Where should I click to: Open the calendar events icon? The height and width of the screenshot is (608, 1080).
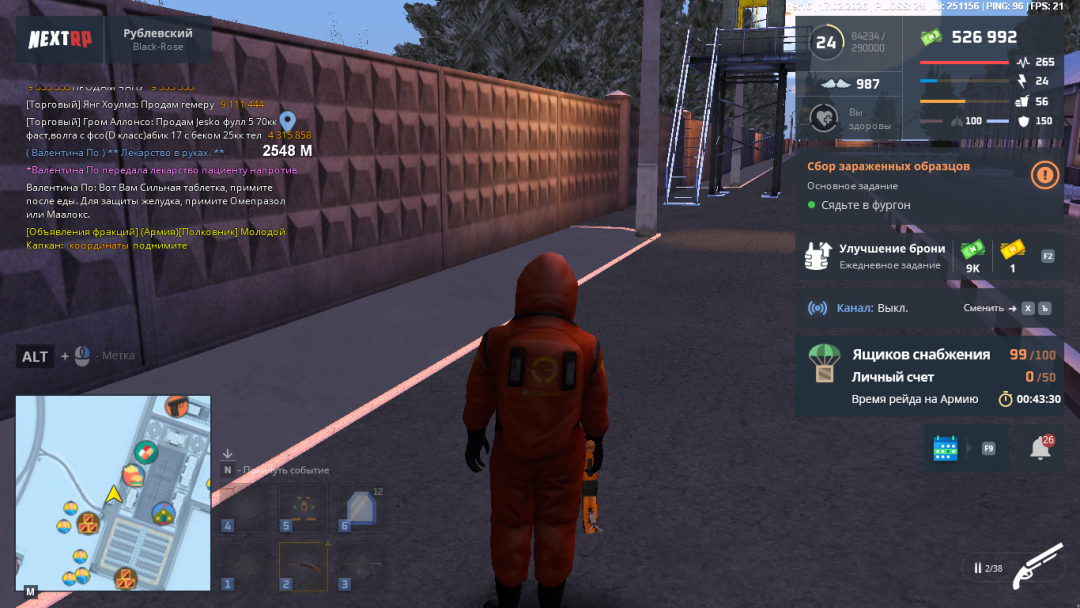click(945, 448)
